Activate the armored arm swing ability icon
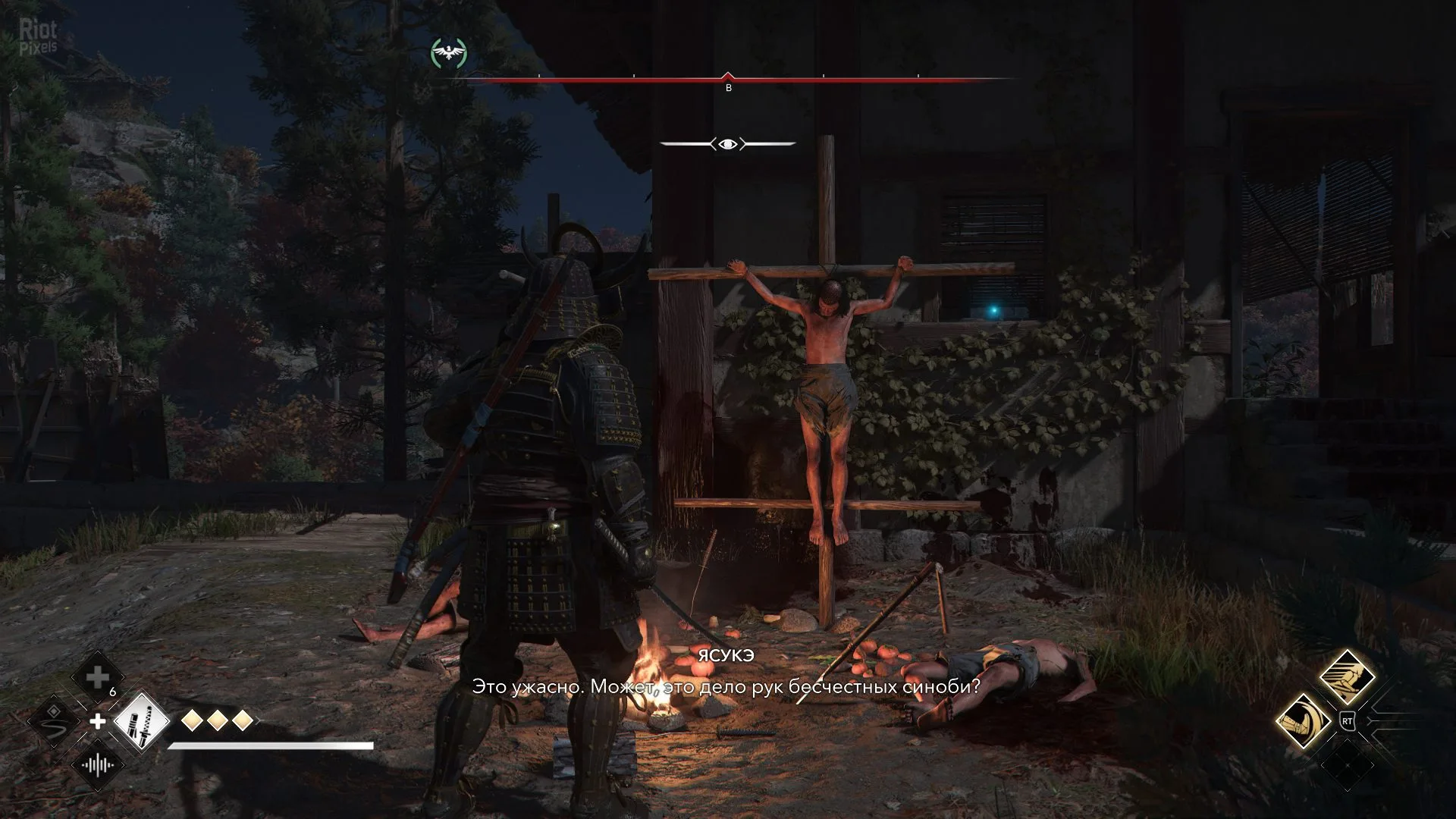 pyautogui.click(x=1304, y=721)
